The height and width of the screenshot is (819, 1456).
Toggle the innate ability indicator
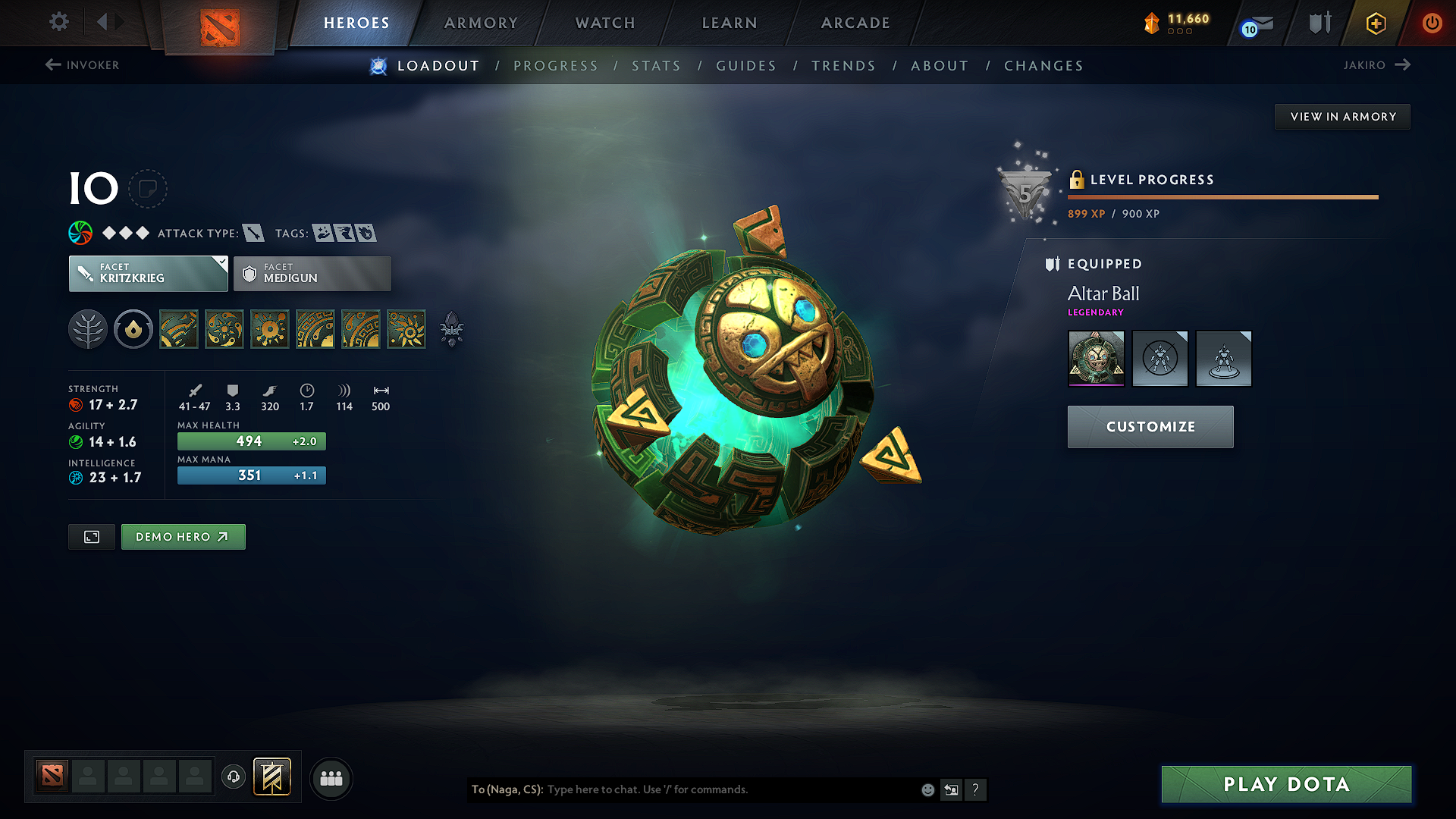click(133, 329)
